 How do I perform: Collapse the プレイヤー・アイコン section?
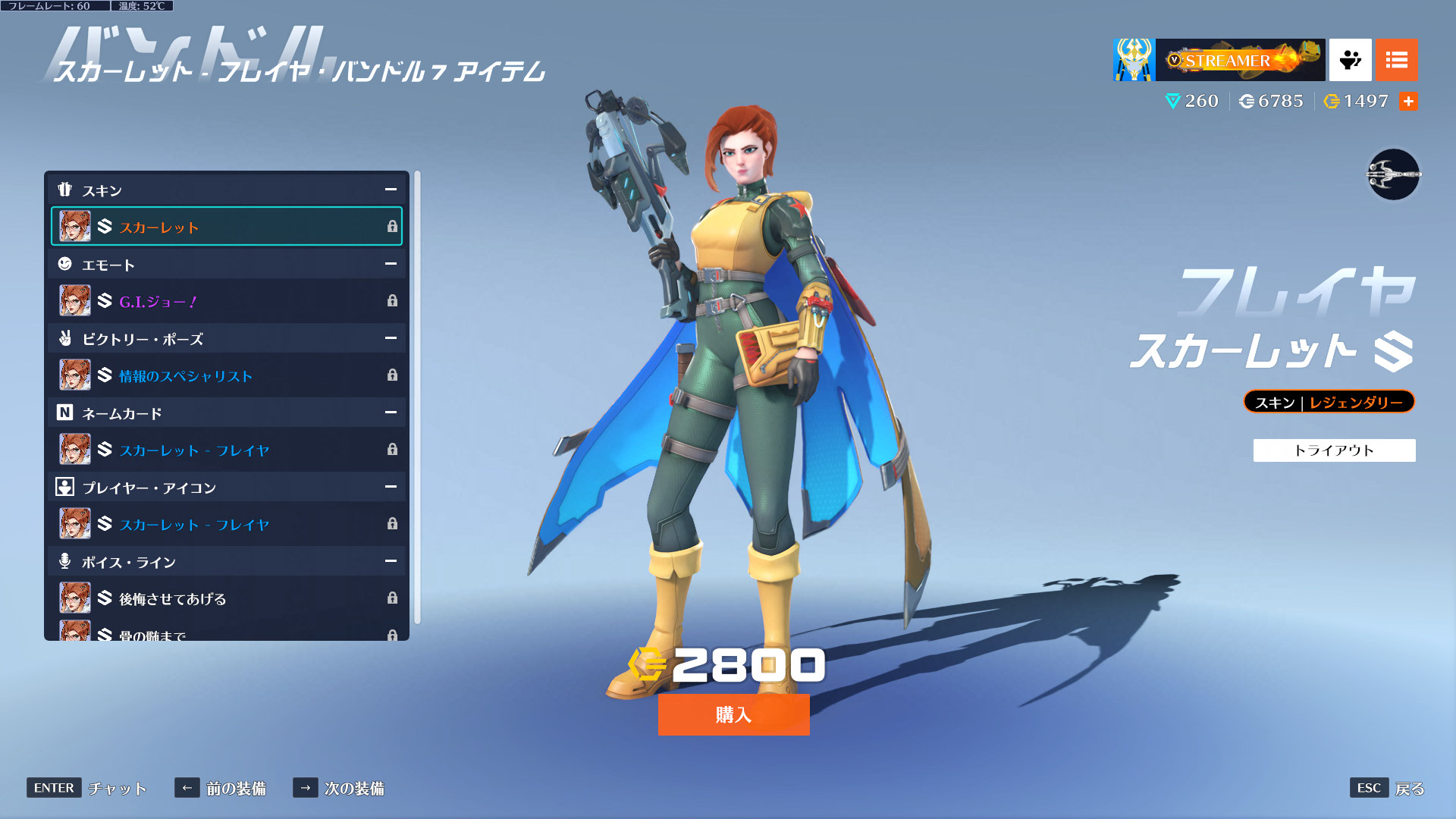tap(391, 487)
